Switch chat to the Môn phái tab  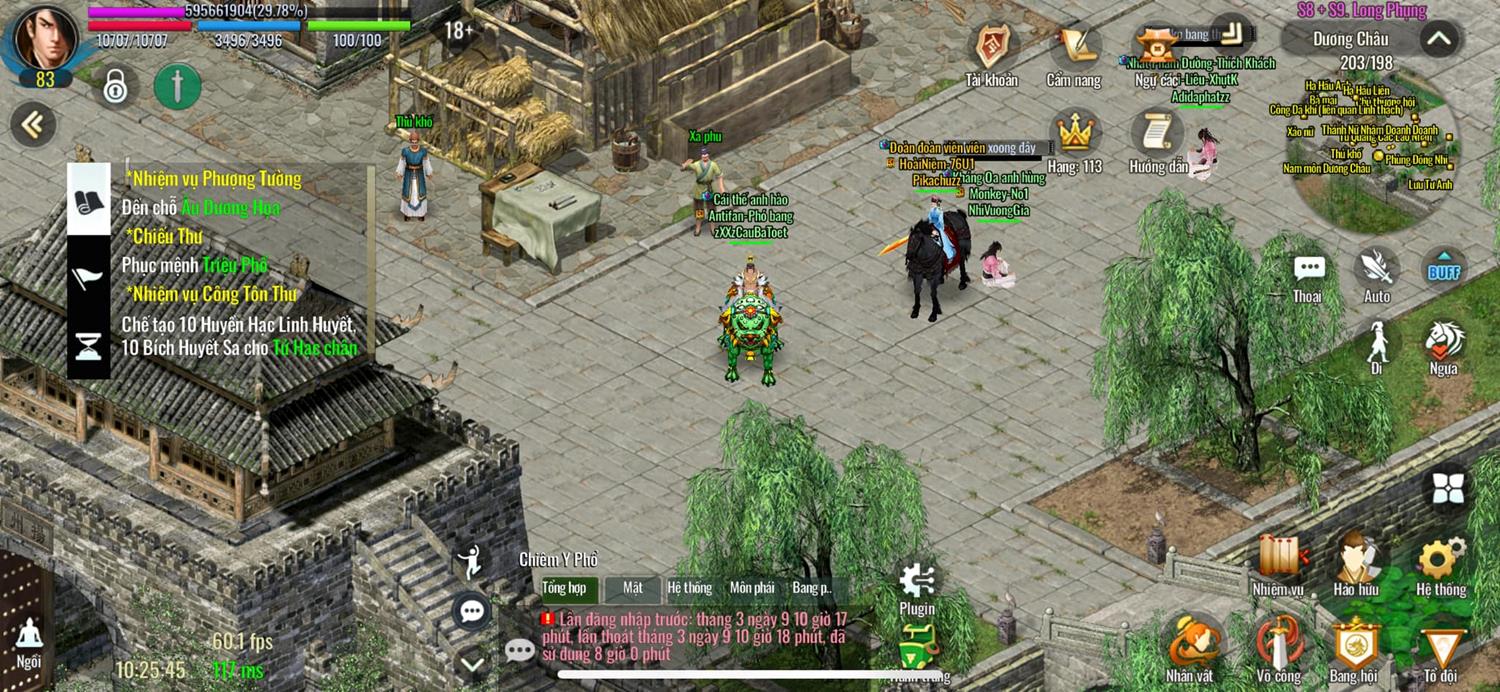tap(752, 588)
